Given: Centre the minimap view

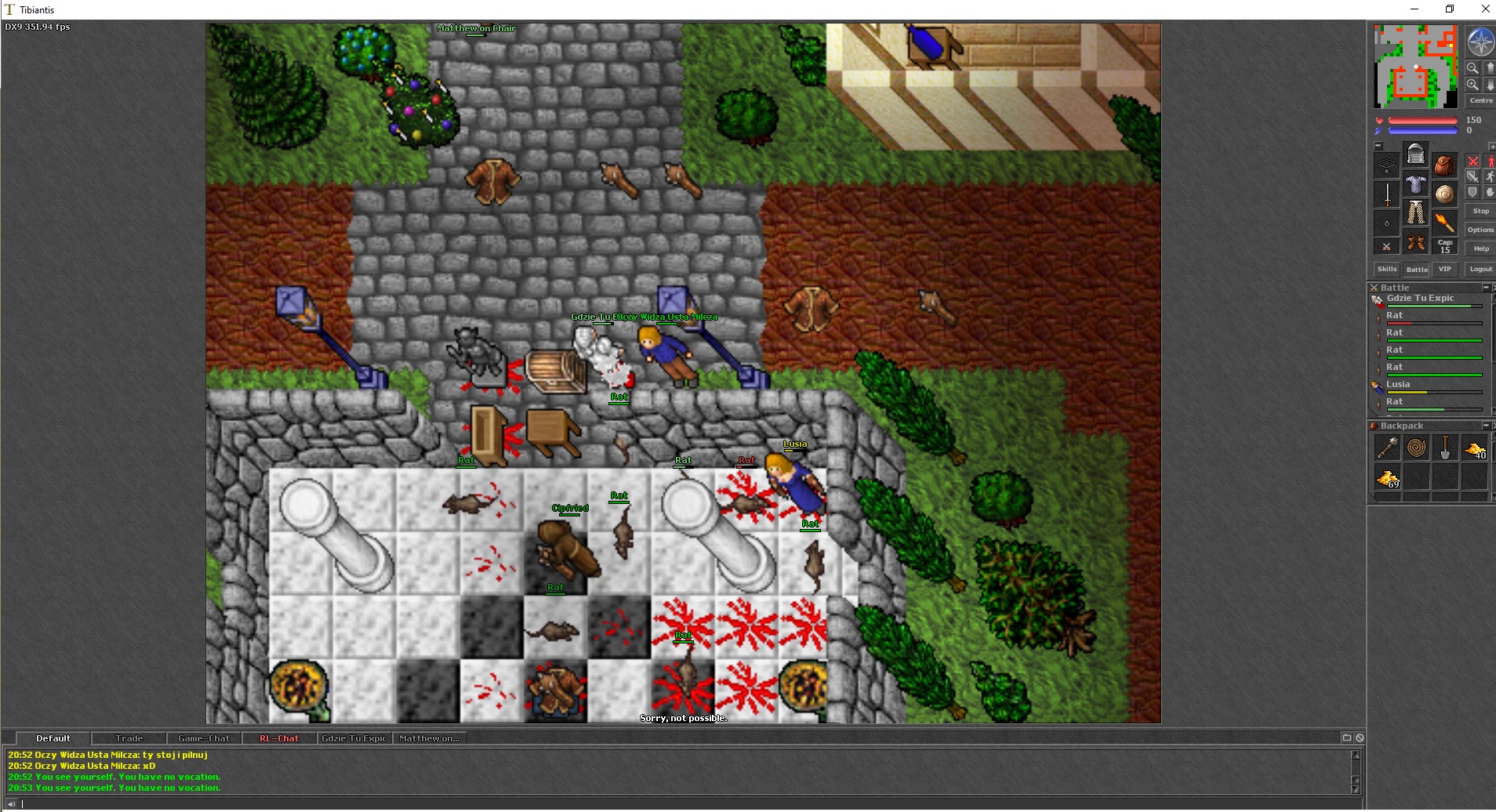Looking at the screenshot, I should [1480, 100].
